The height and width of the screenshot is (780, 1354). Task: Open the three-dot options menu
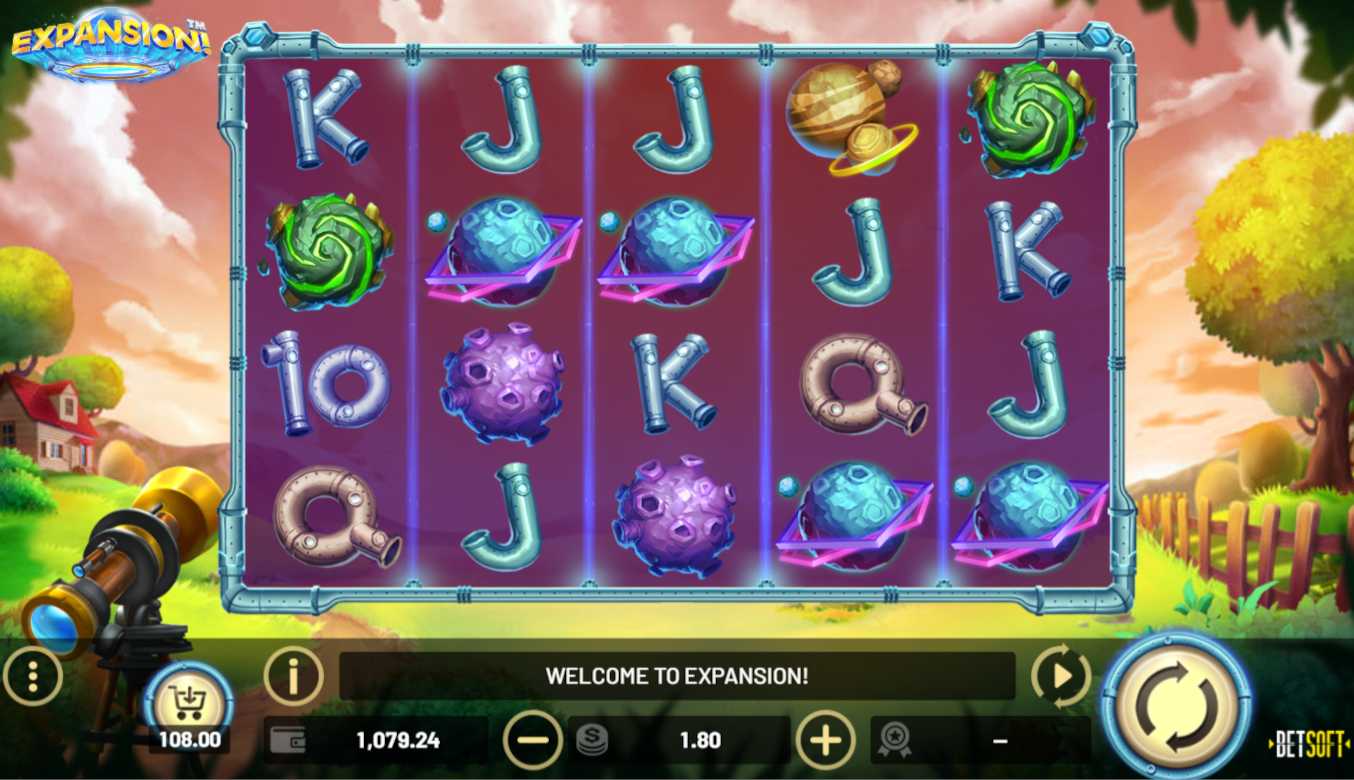[32, 677]
